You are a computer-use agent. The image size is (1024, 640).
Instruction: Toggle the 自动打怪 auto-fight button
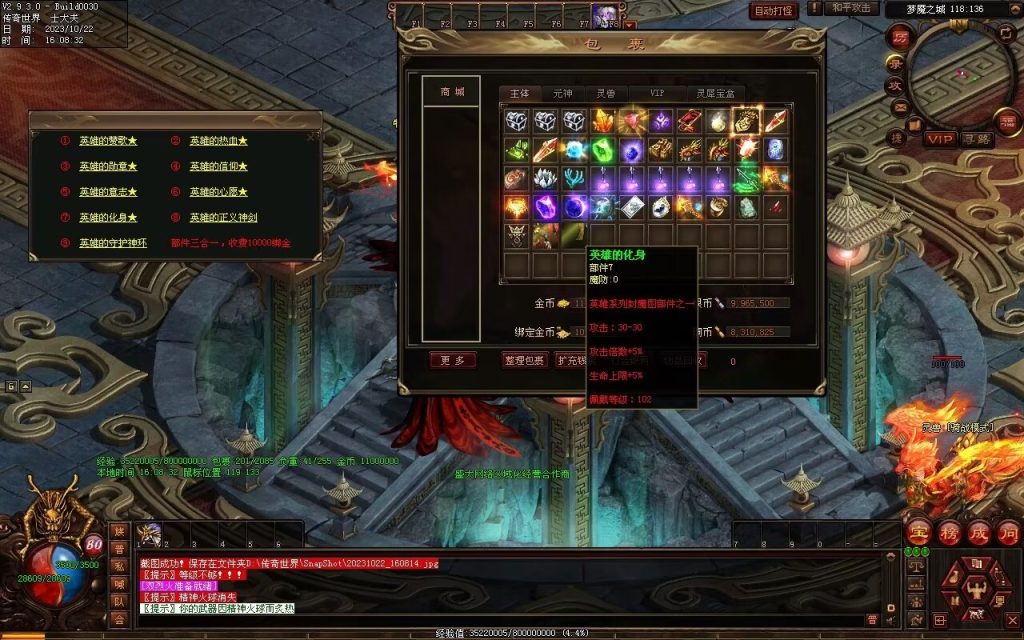click(x=774, y=11)
